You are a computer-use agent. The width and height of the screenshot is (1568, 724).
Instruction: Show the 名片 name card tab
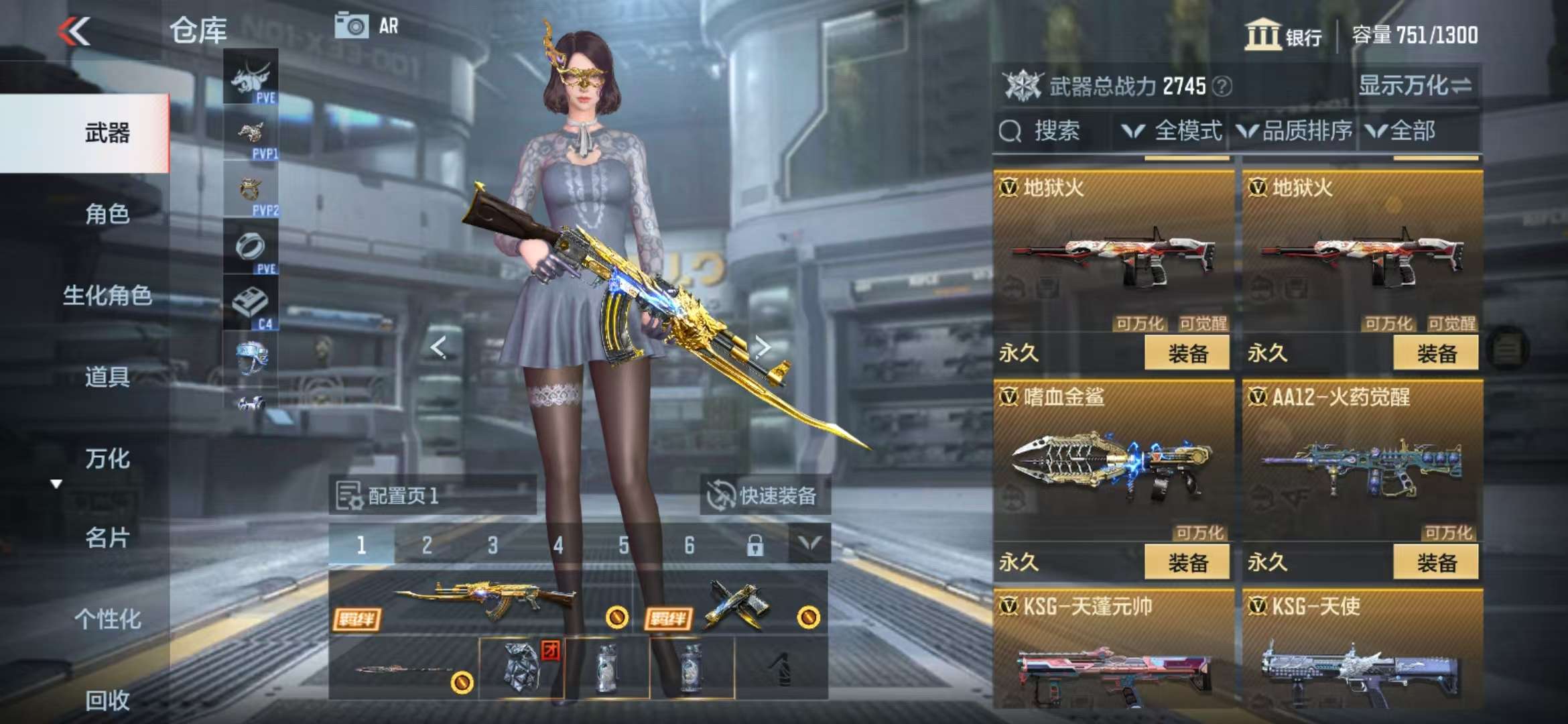pos(107,538)
